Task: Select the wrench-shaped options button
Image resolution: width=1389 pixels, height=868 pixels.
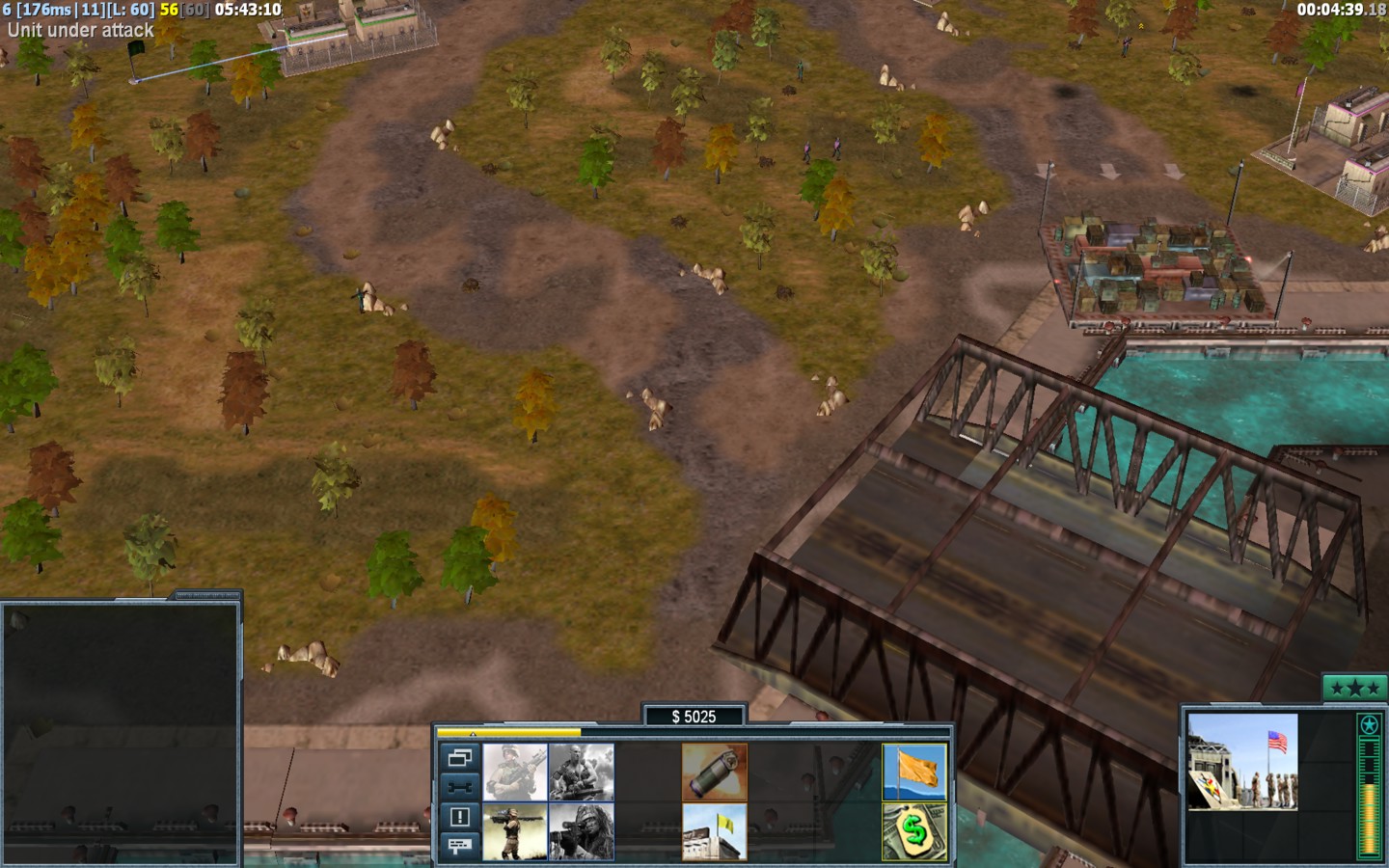Action: coord(460,787)
